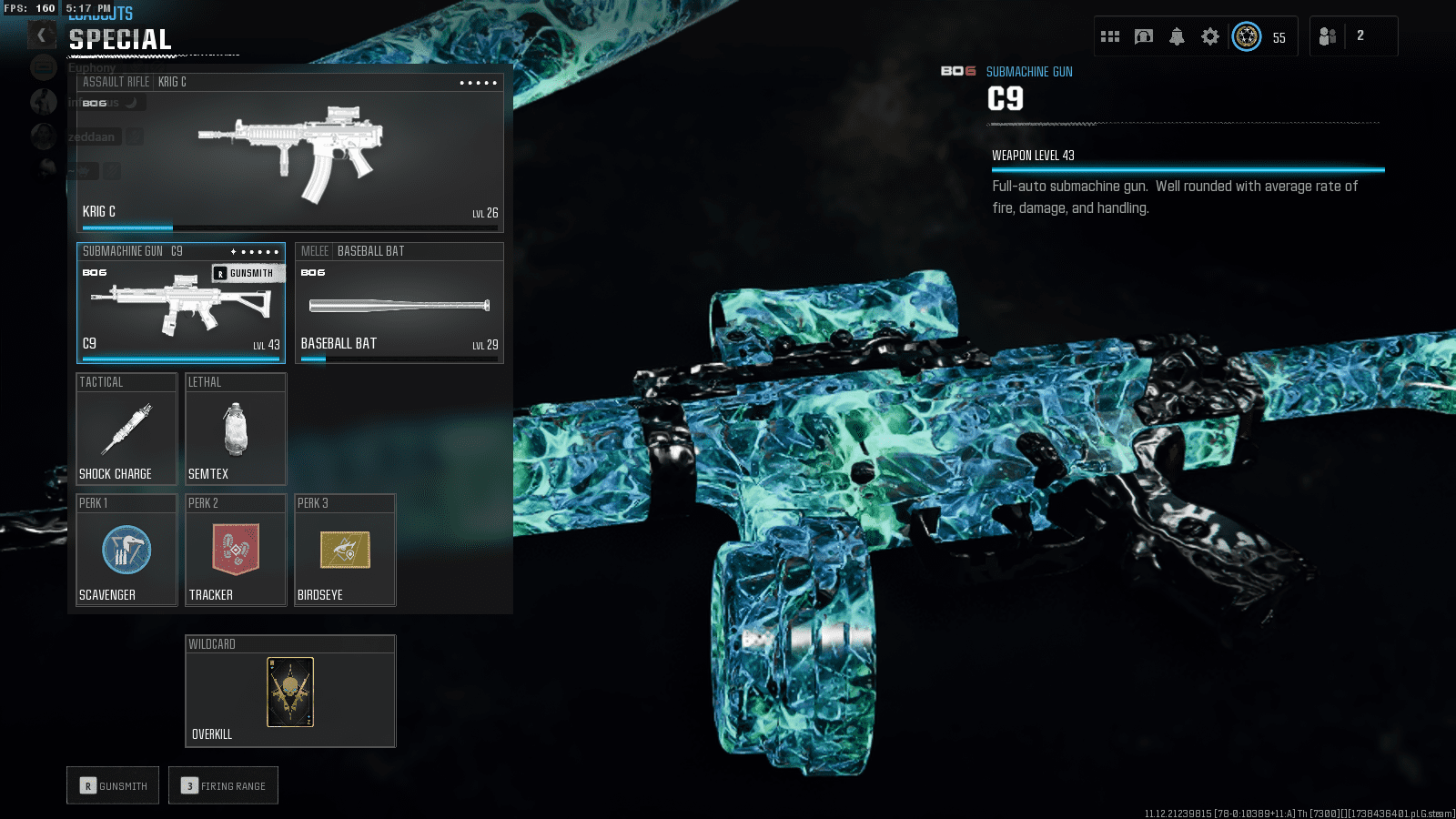Viewport: 1456px width, 819px height.
Task: Open the grid menu icon
Action: click(x=1110, y=36)
